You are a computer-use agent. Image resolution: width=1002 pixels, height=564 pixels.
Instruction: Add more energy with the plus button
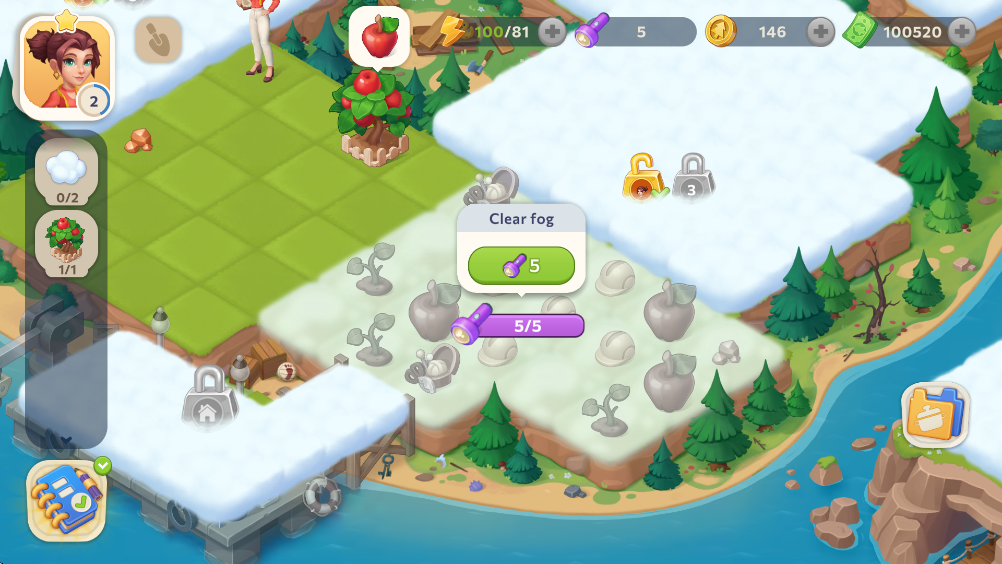552,32
